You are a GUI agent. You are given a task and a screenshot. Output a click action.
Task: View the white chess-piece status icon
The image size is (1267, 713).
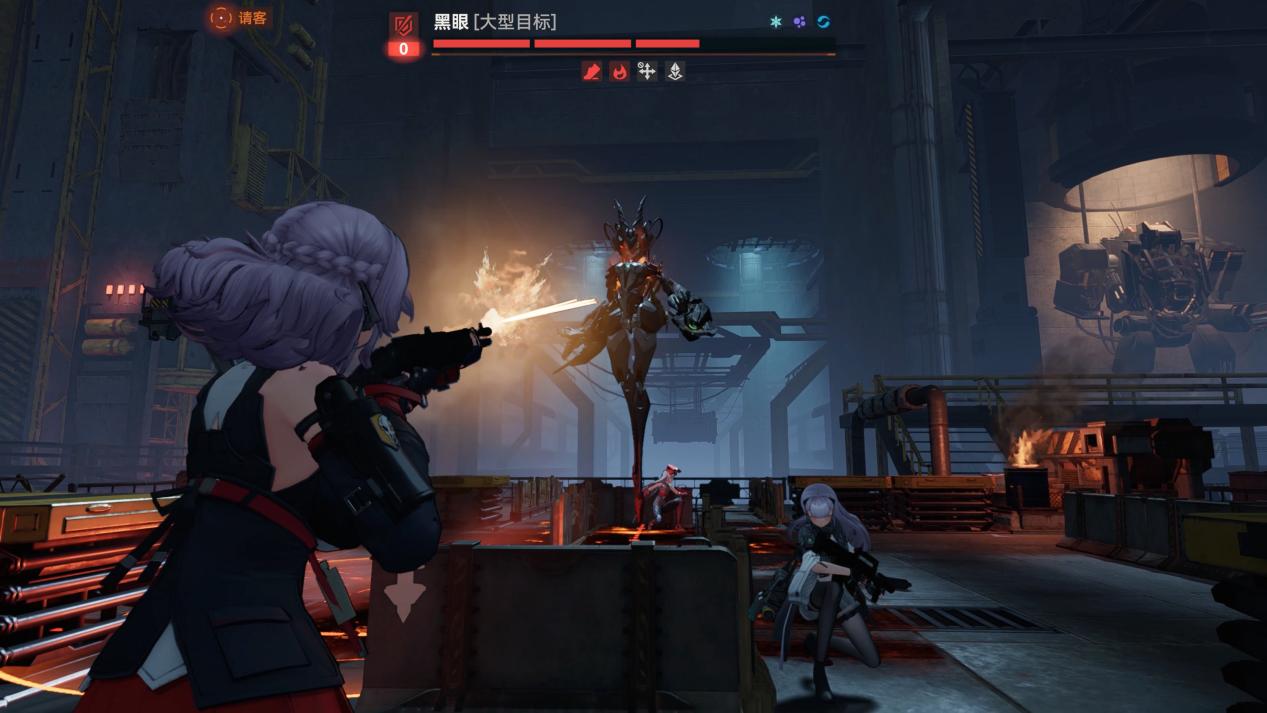[675, 71]
